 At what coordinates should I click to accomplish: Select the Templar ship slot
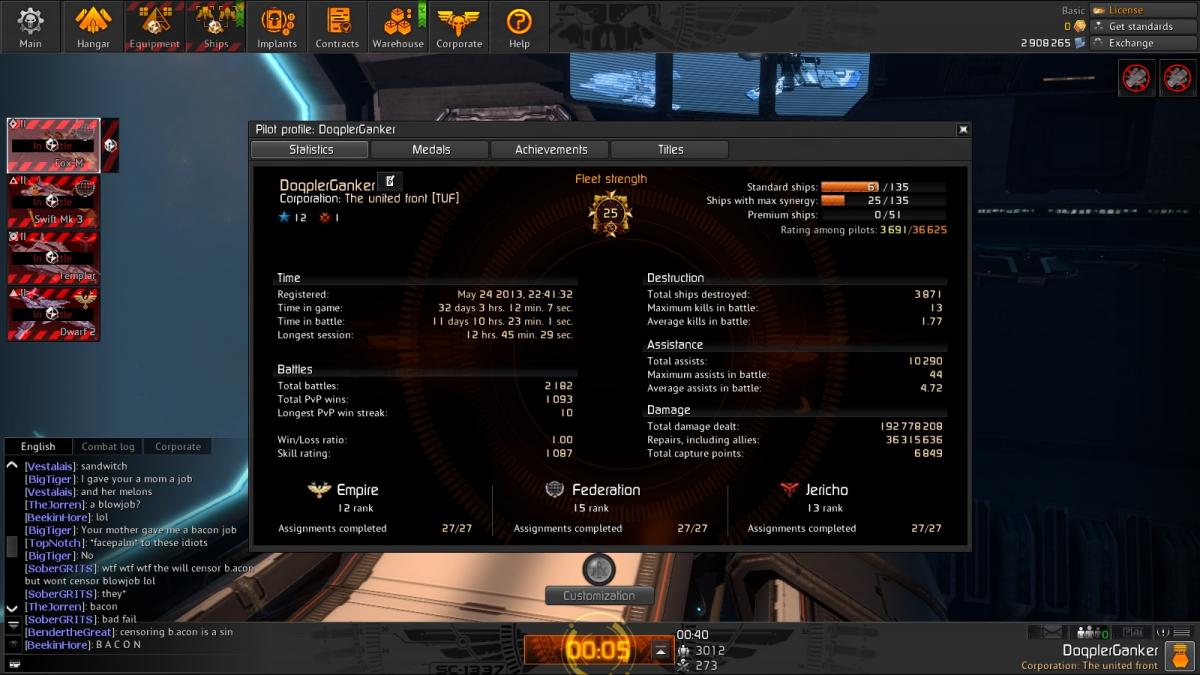54,258
